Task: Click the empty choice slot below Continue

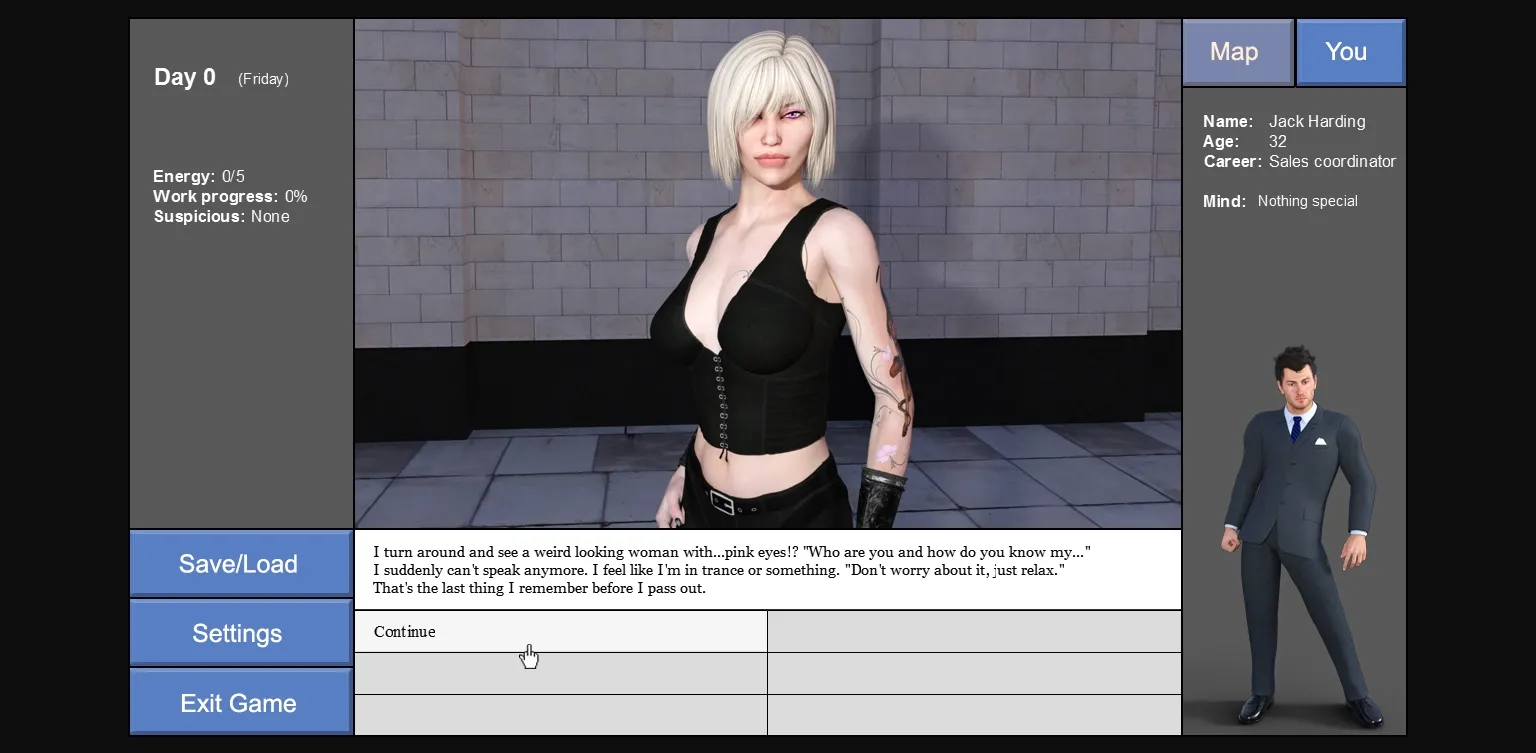Action: point(560,673)
